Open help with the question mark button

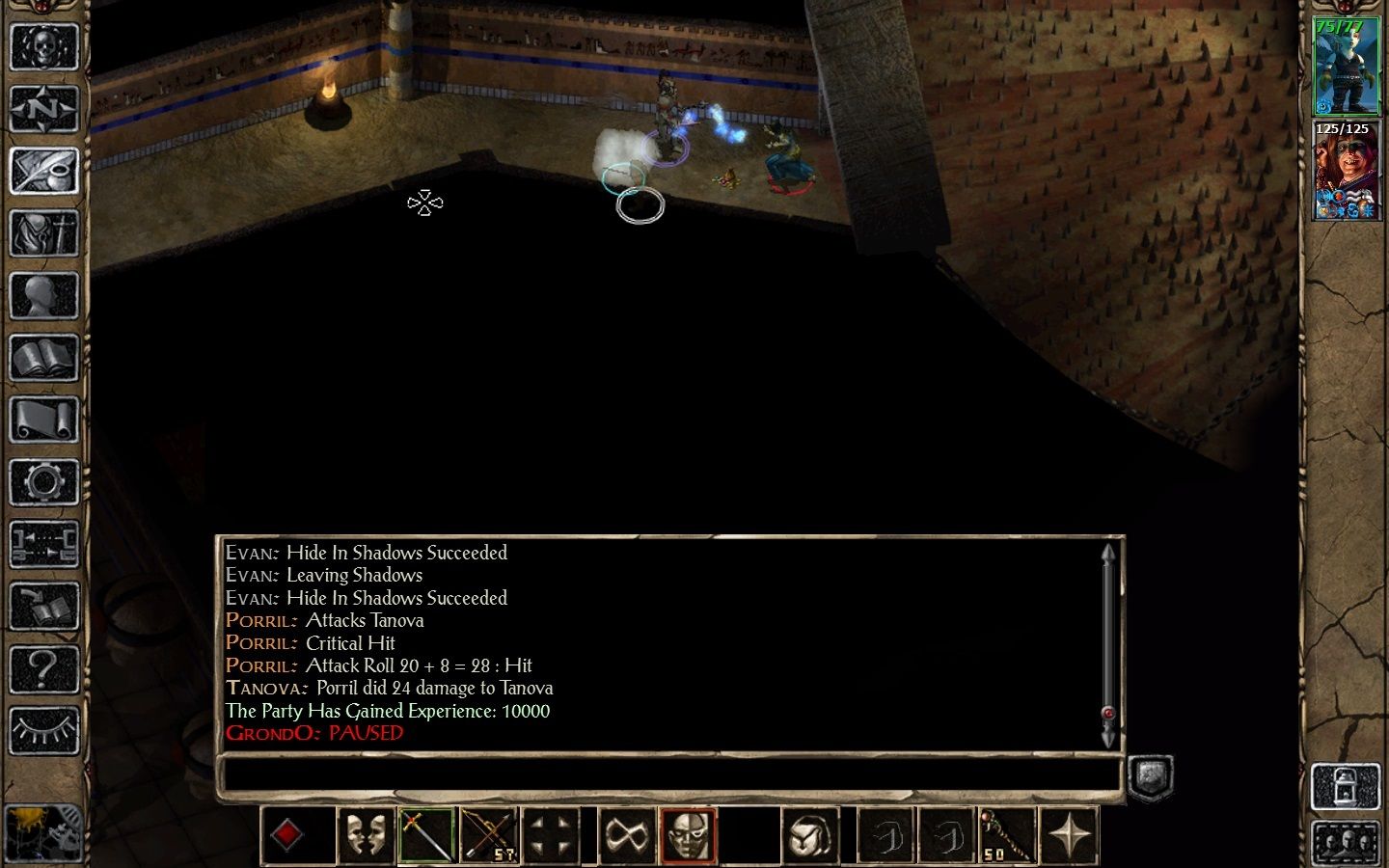pos(43,668)
